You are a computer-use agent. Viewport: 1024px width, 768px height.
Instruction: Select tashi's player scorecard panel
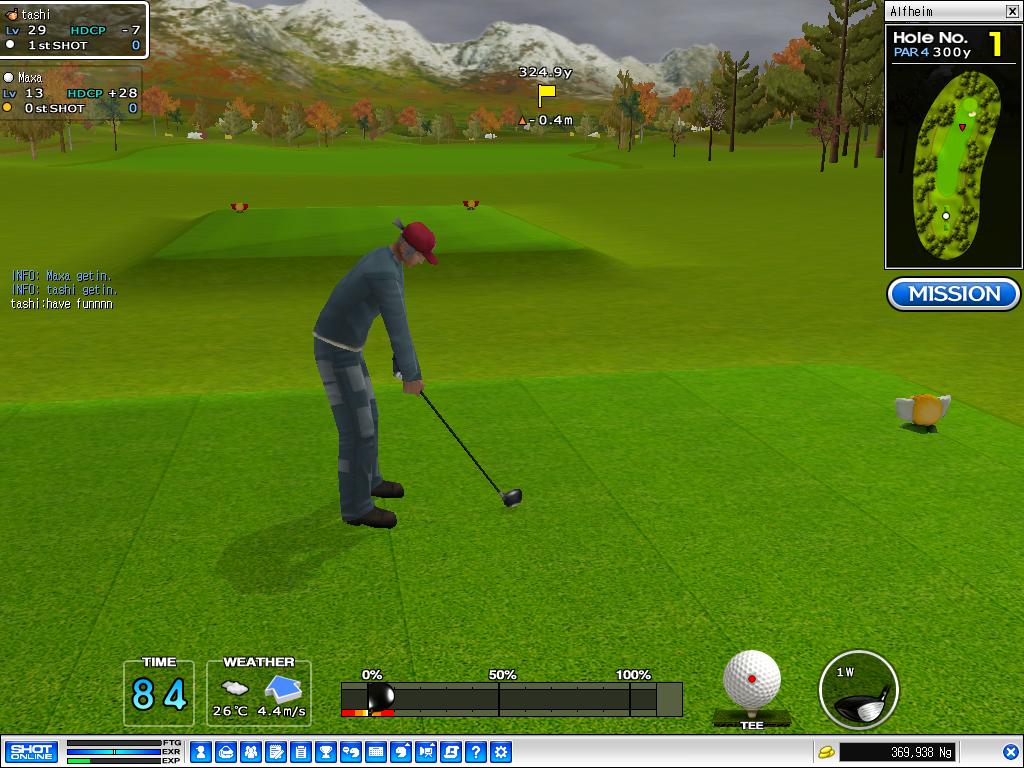[74, 30]
